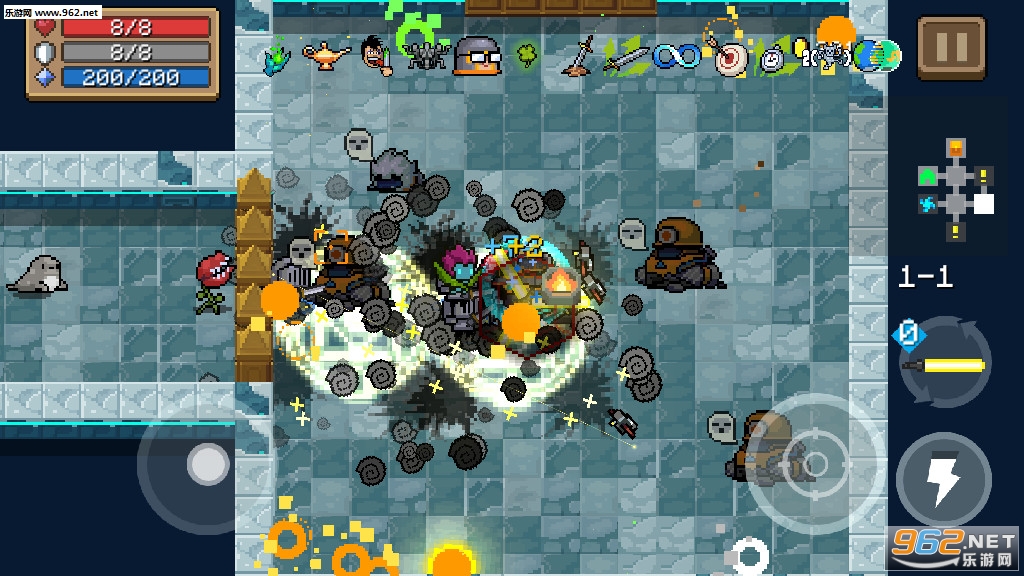
Task: Select the bullseye target buff icon
Action: click(x=729, y=57)
